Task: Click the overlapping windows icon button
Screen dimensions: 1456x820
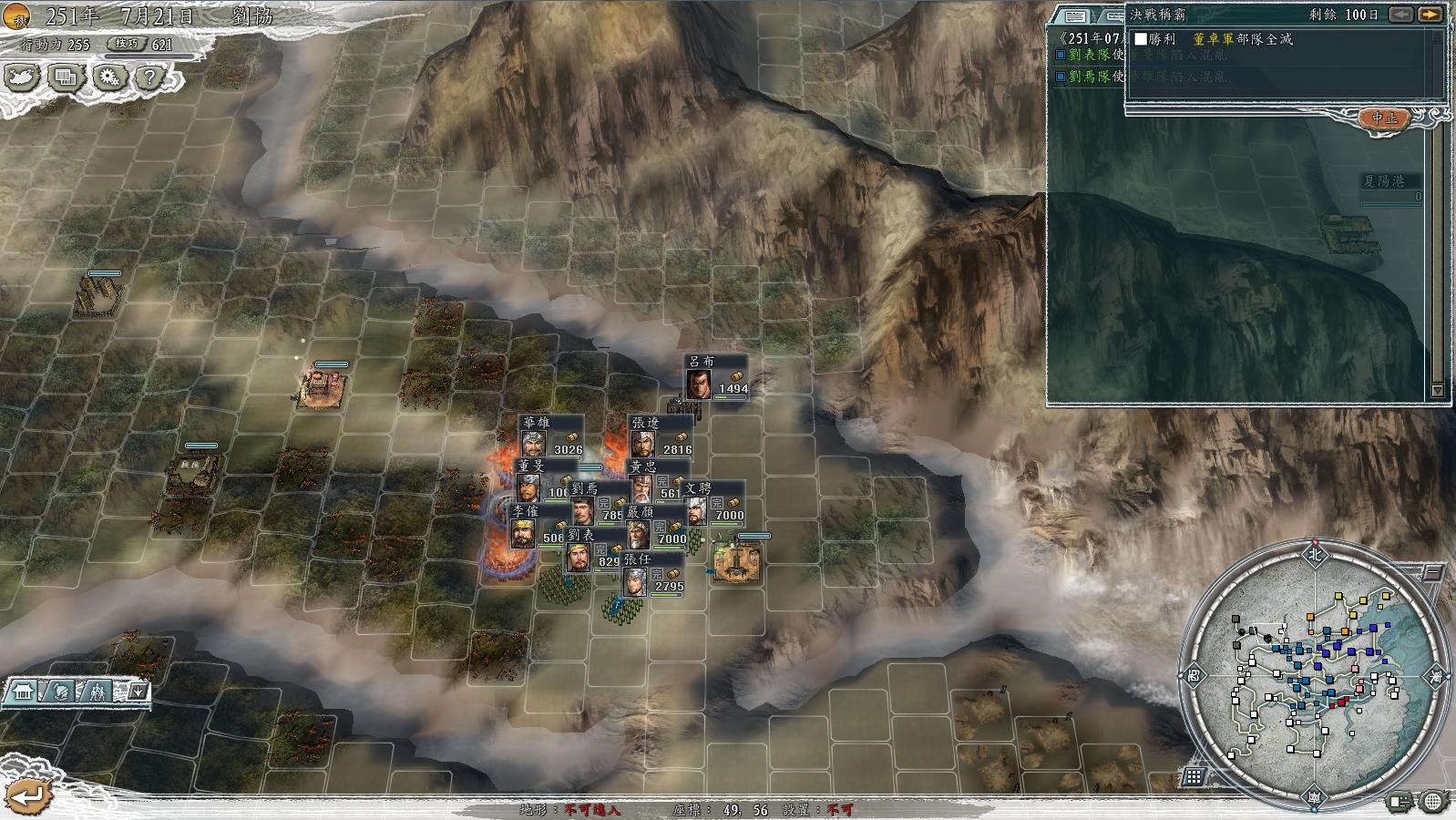Action: (66, 77)
